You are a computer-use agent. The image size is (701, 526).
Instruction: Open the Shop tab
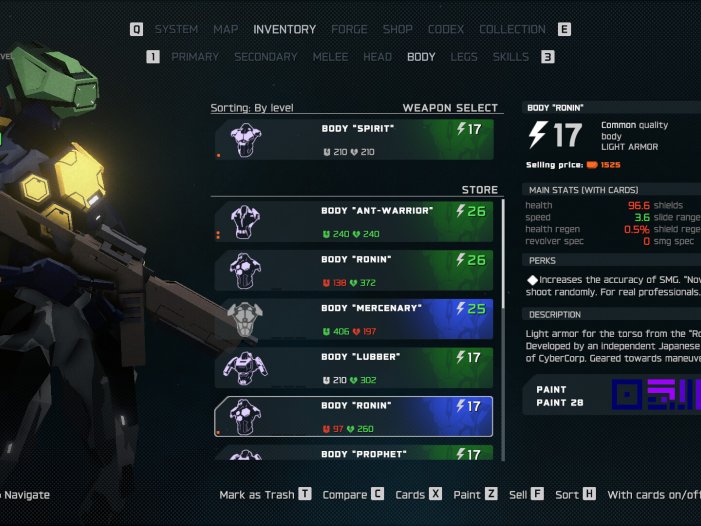pyautogui.click(x=398, y=30)
